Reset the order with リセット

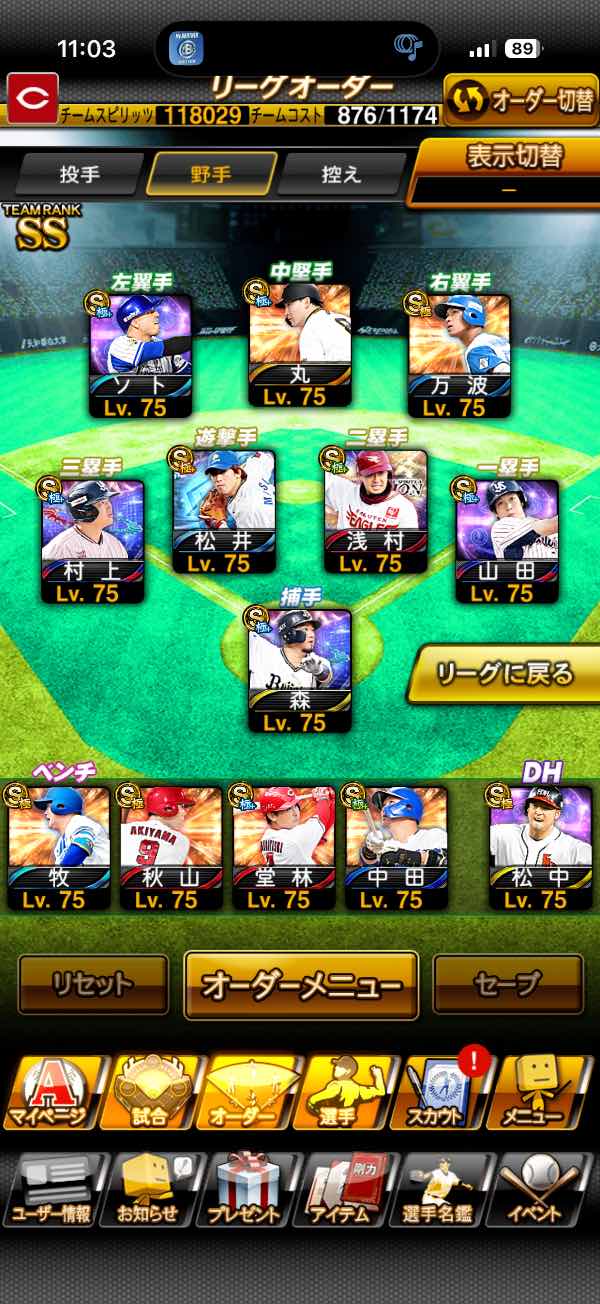(x=93, y=984)
